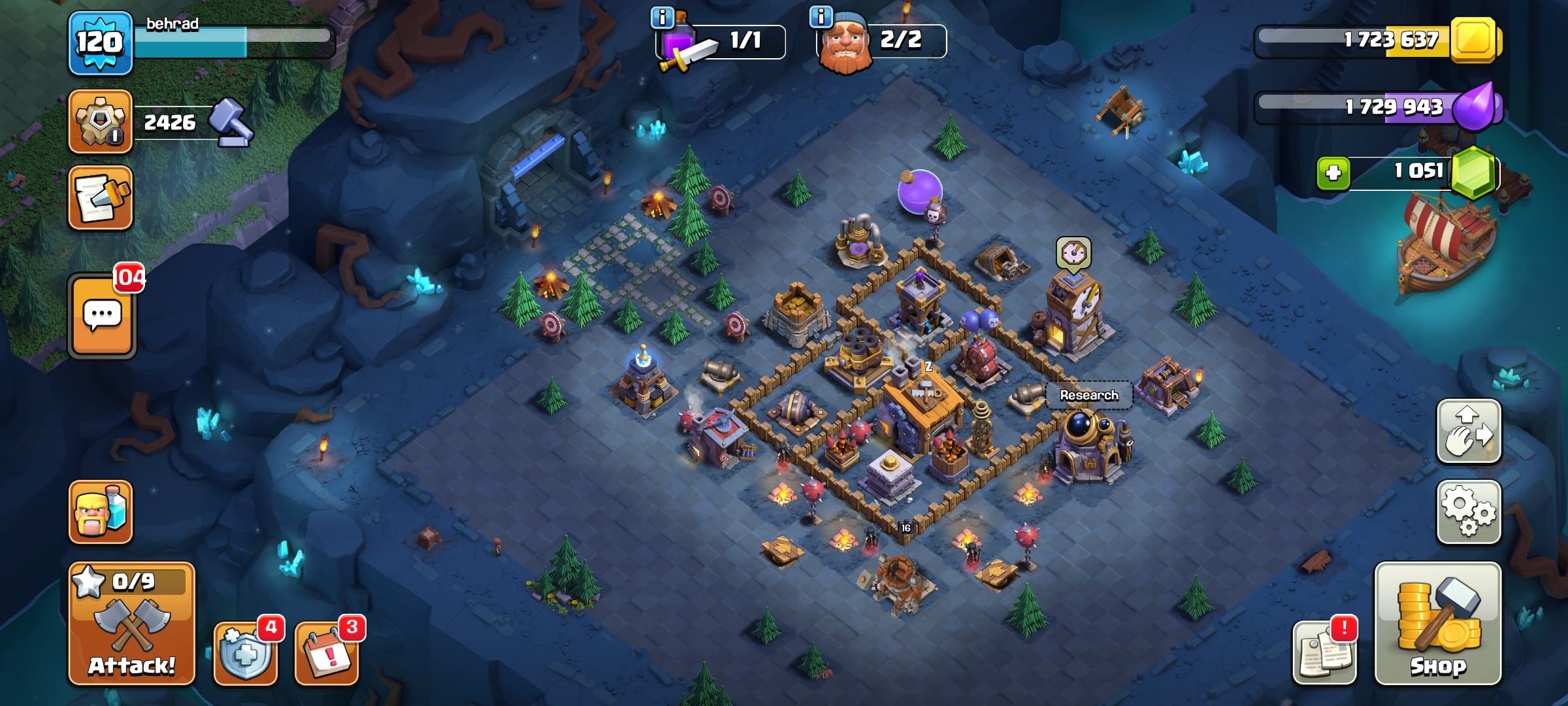This screenshot has height=706, width=1568.
Task: Open the player profile level 120 badge
Action: (x=100, y=43)
